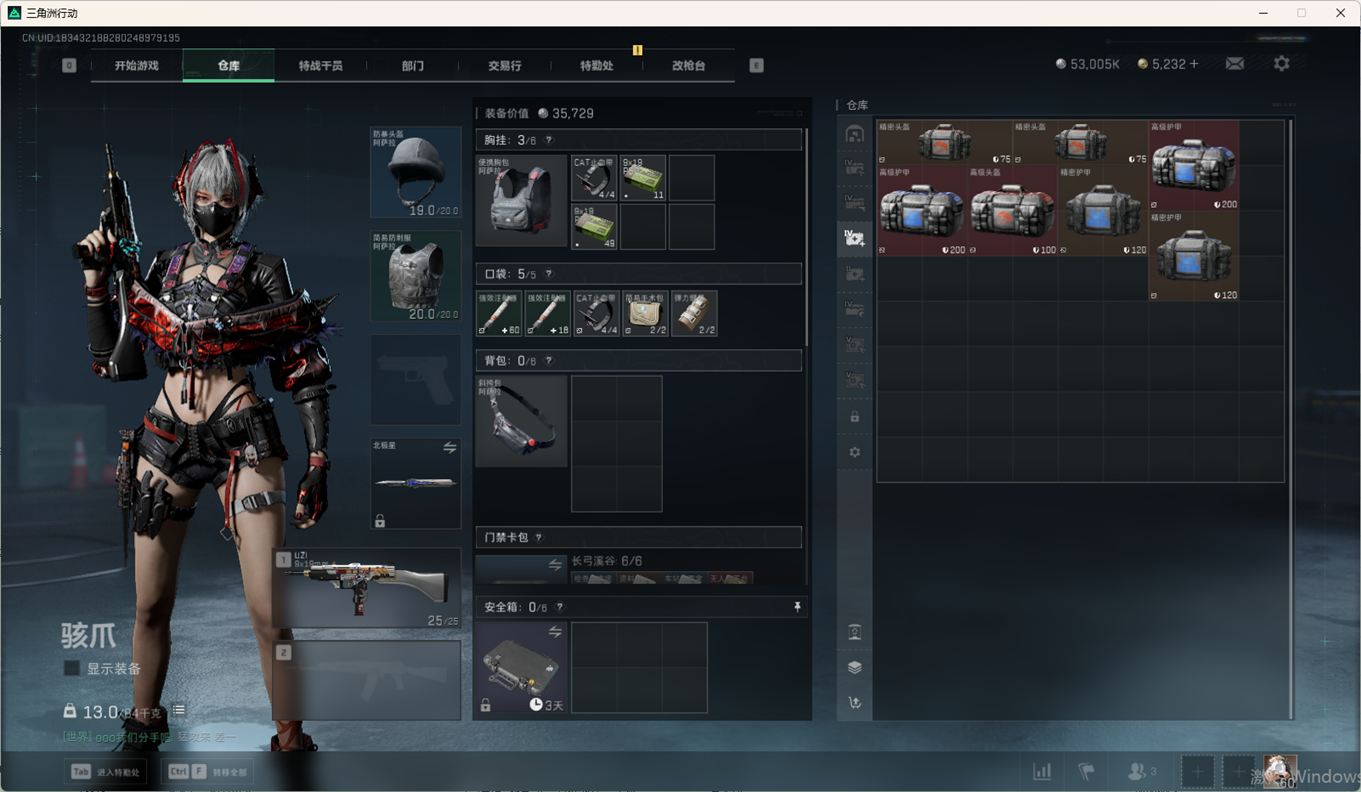The height and width of the screenshot is (792, 1361).
Task: Open the 改枪台 tab
Action: pos(688,66)
